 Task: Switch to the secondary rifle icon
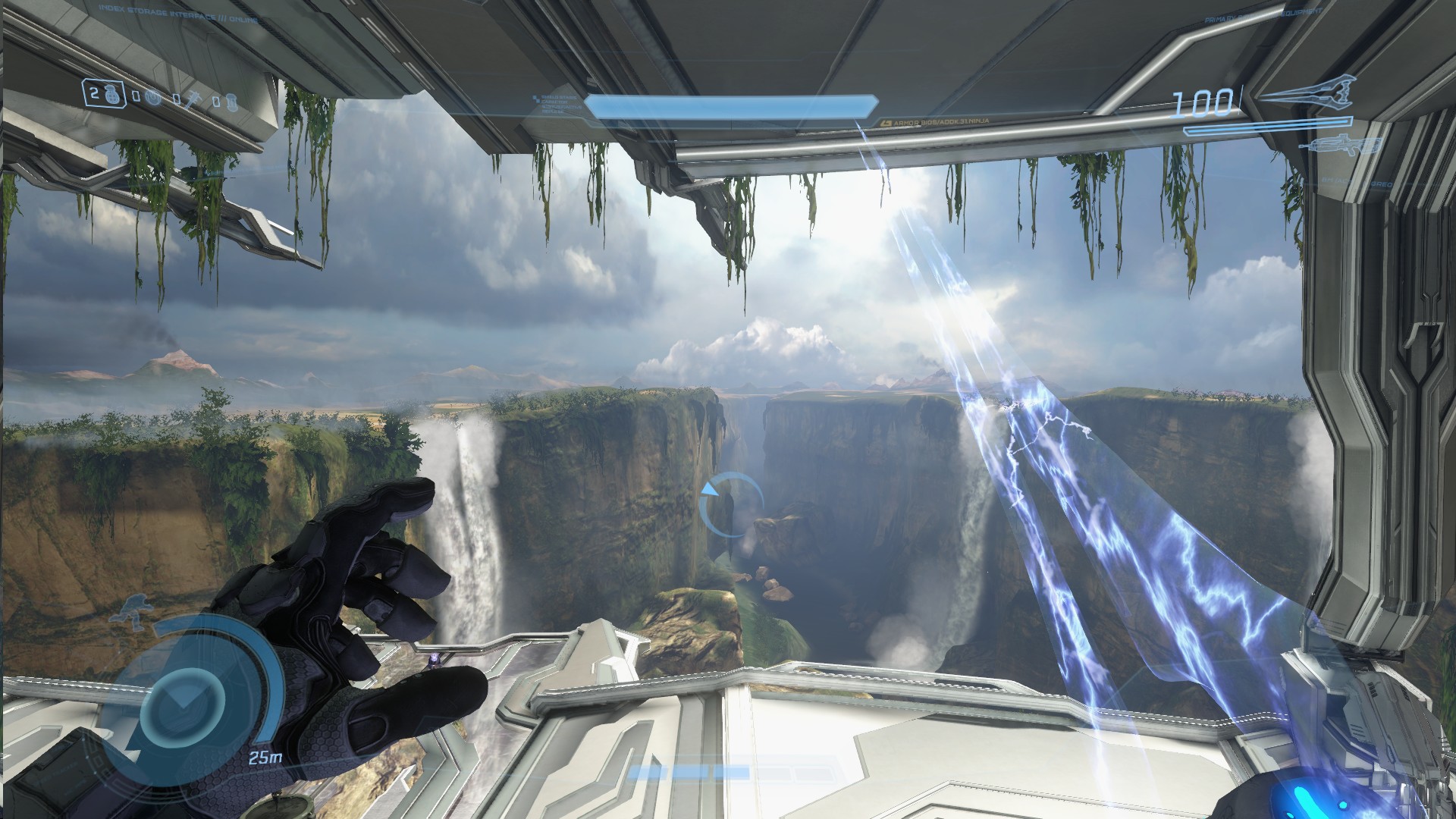(x=1339, y=144)
